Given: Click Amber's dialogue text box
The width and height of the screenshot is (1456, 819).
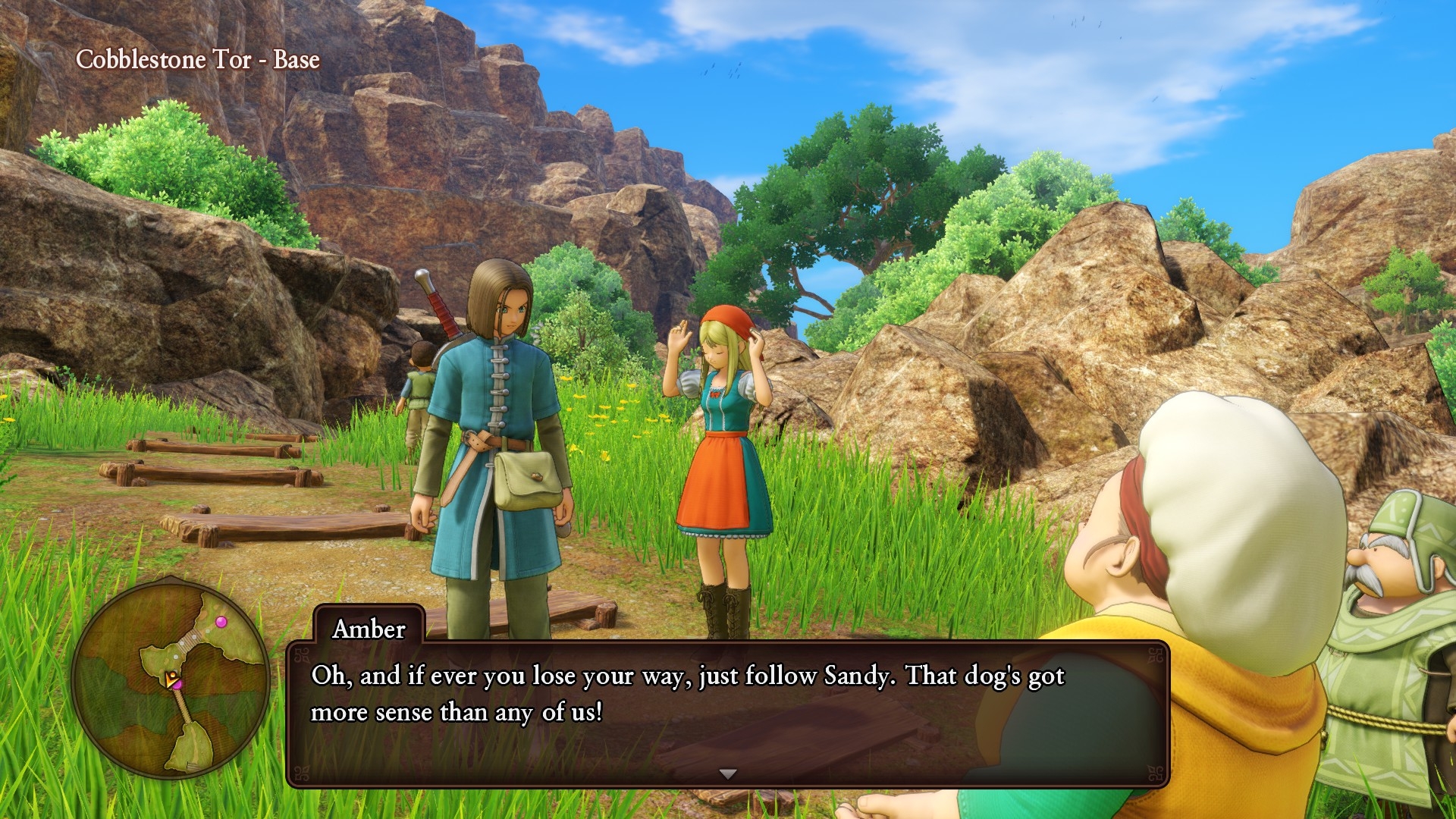Looking at the screenshot, I should click(x=726, y=713).
